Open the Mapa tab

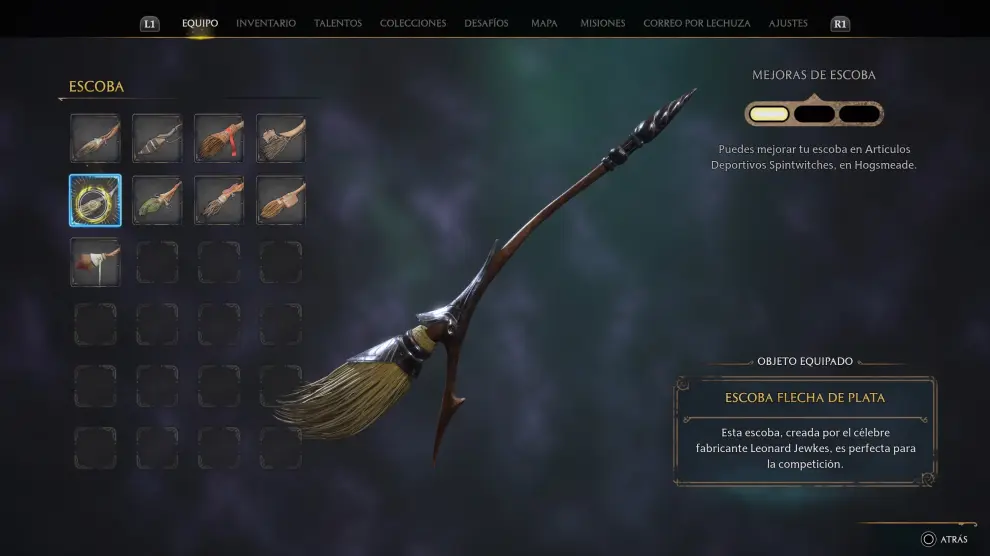point(544,23)
